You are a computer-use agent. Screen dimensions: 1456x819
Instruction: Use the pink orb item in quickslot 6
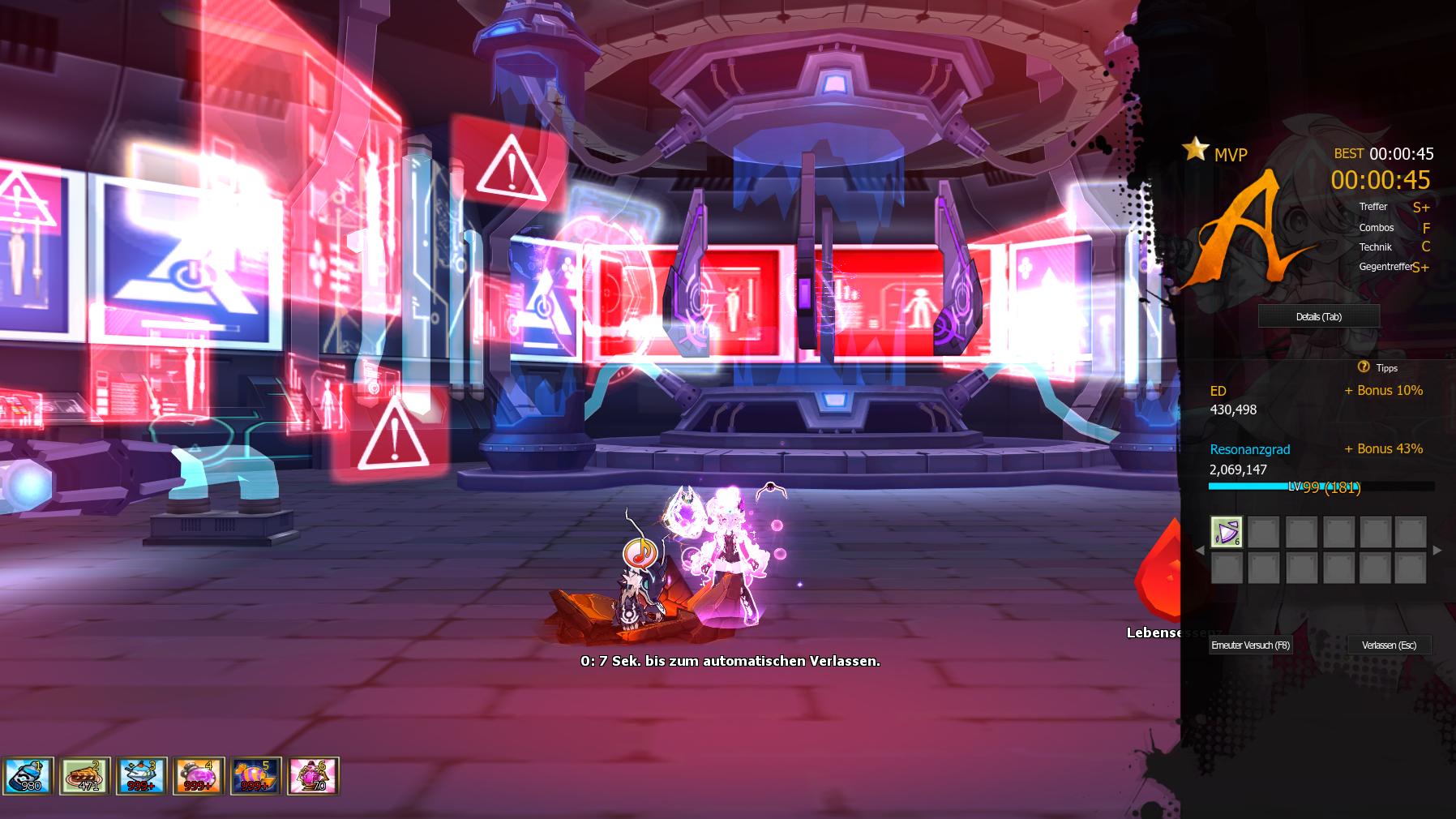coord(313,776)
